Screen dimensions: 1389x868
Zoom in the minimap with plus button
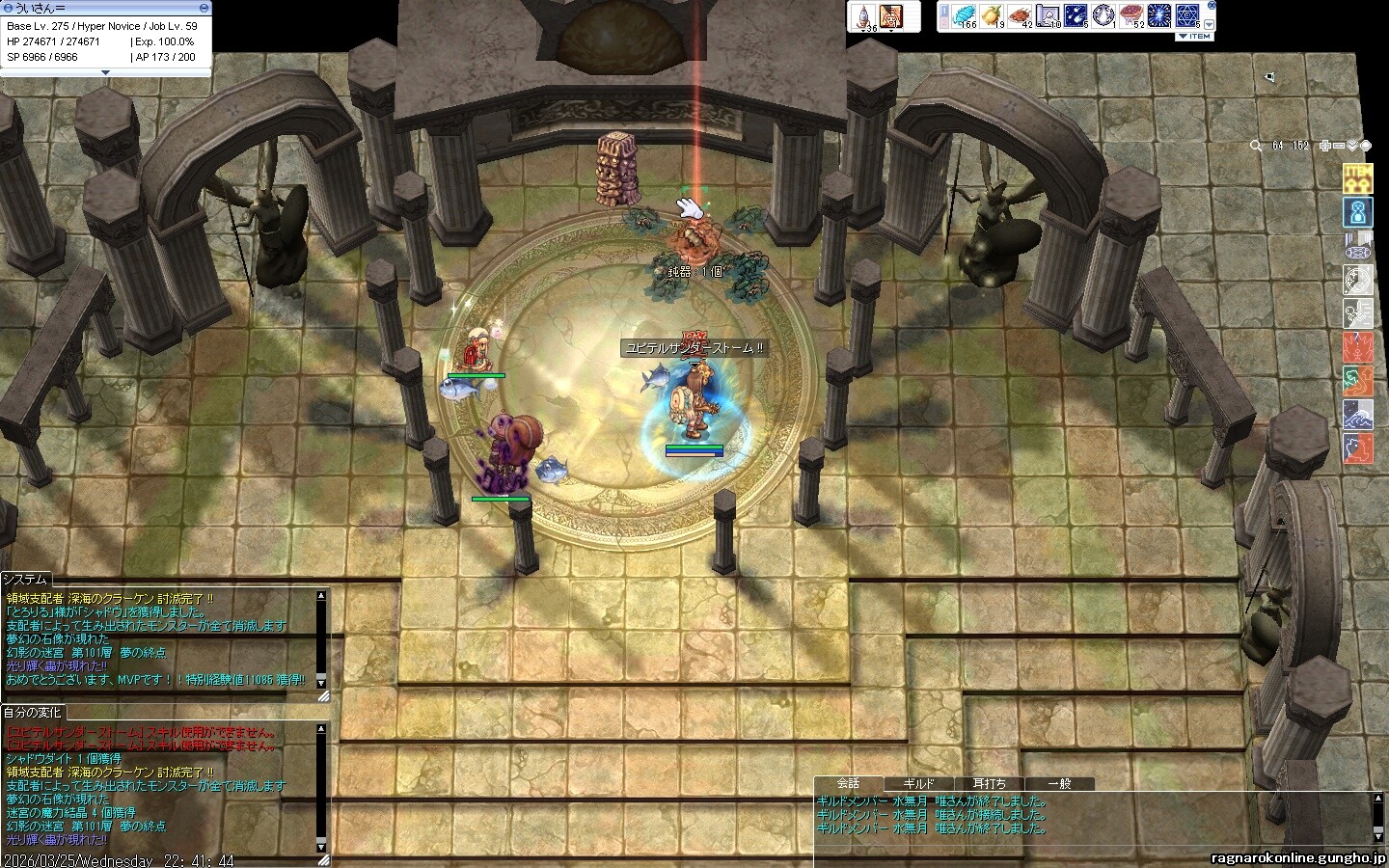[x=1326, y=146]
